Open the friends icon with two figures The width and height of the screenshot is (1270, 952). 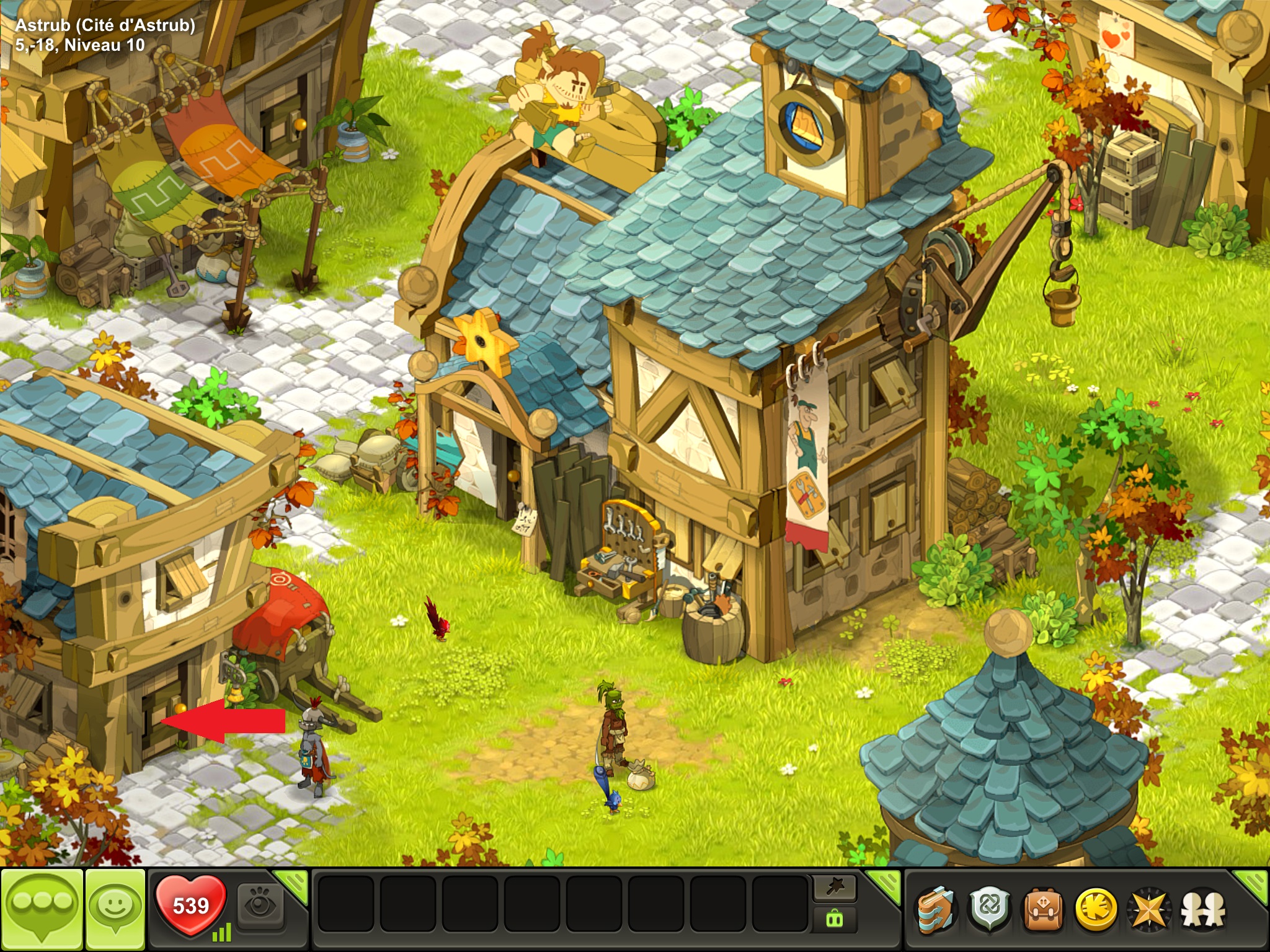tap(1202, 910)
